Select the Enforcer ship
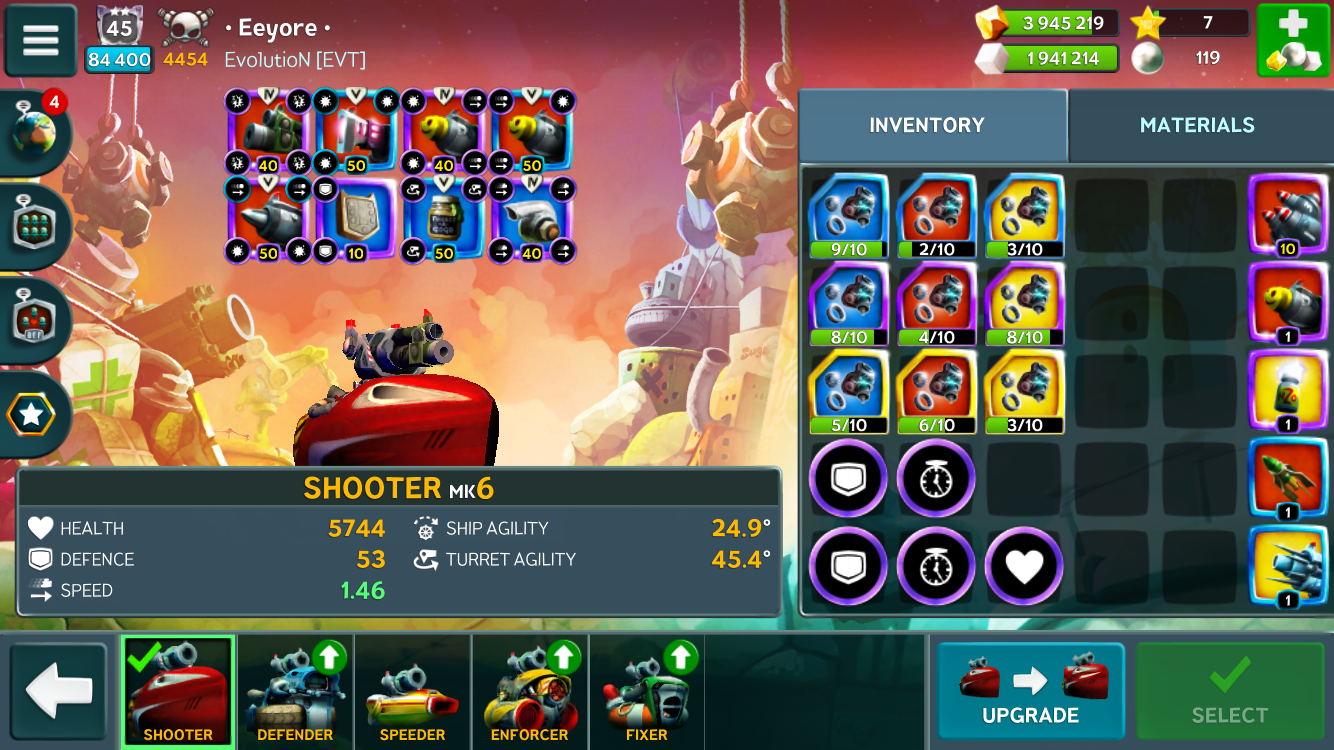Screen dimensions: 1334x750 (529, 691)
